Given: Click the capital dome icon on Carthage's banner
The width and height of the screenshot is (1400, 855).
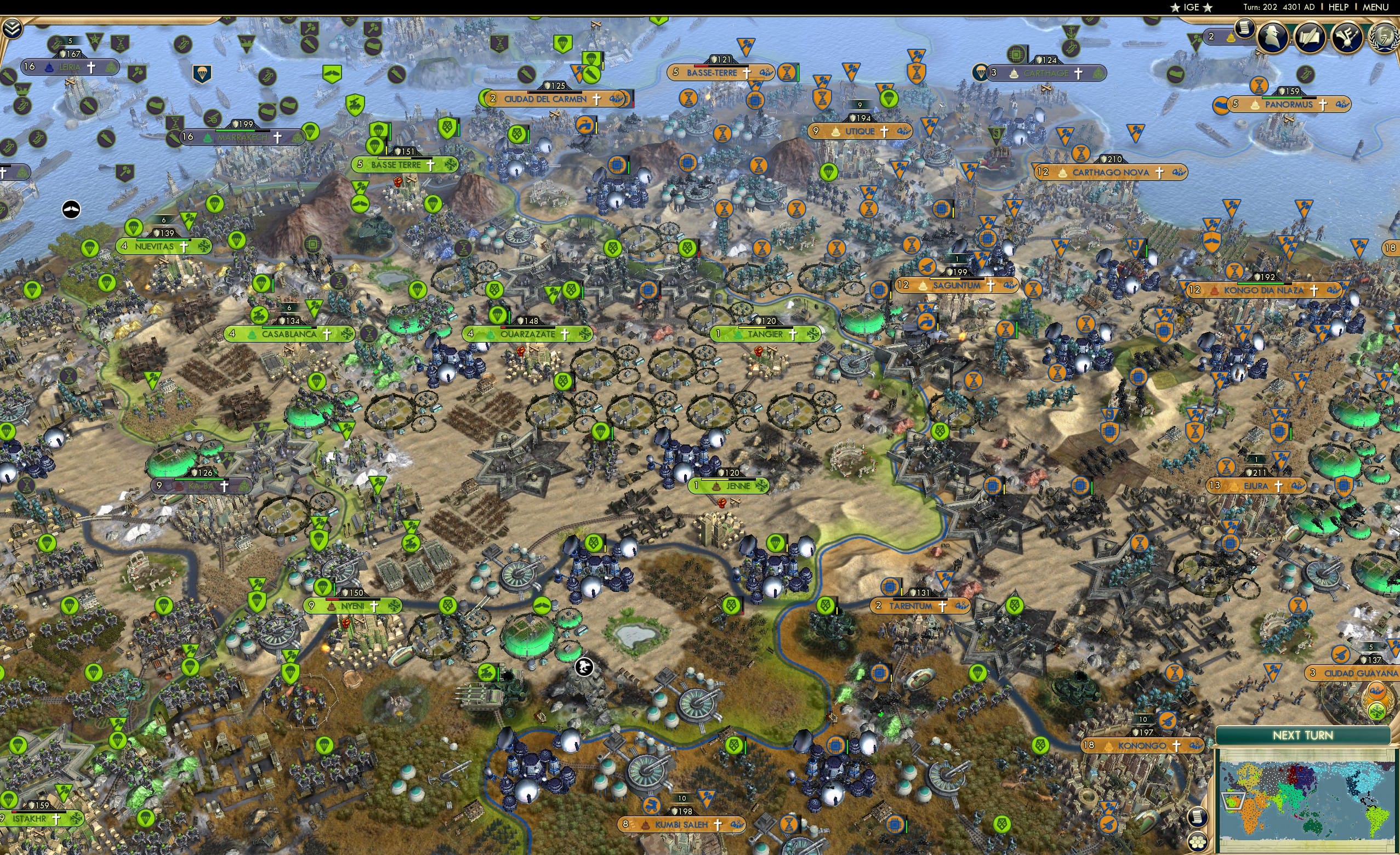Looking at the screenshot, I should [x=1014, y=75].
